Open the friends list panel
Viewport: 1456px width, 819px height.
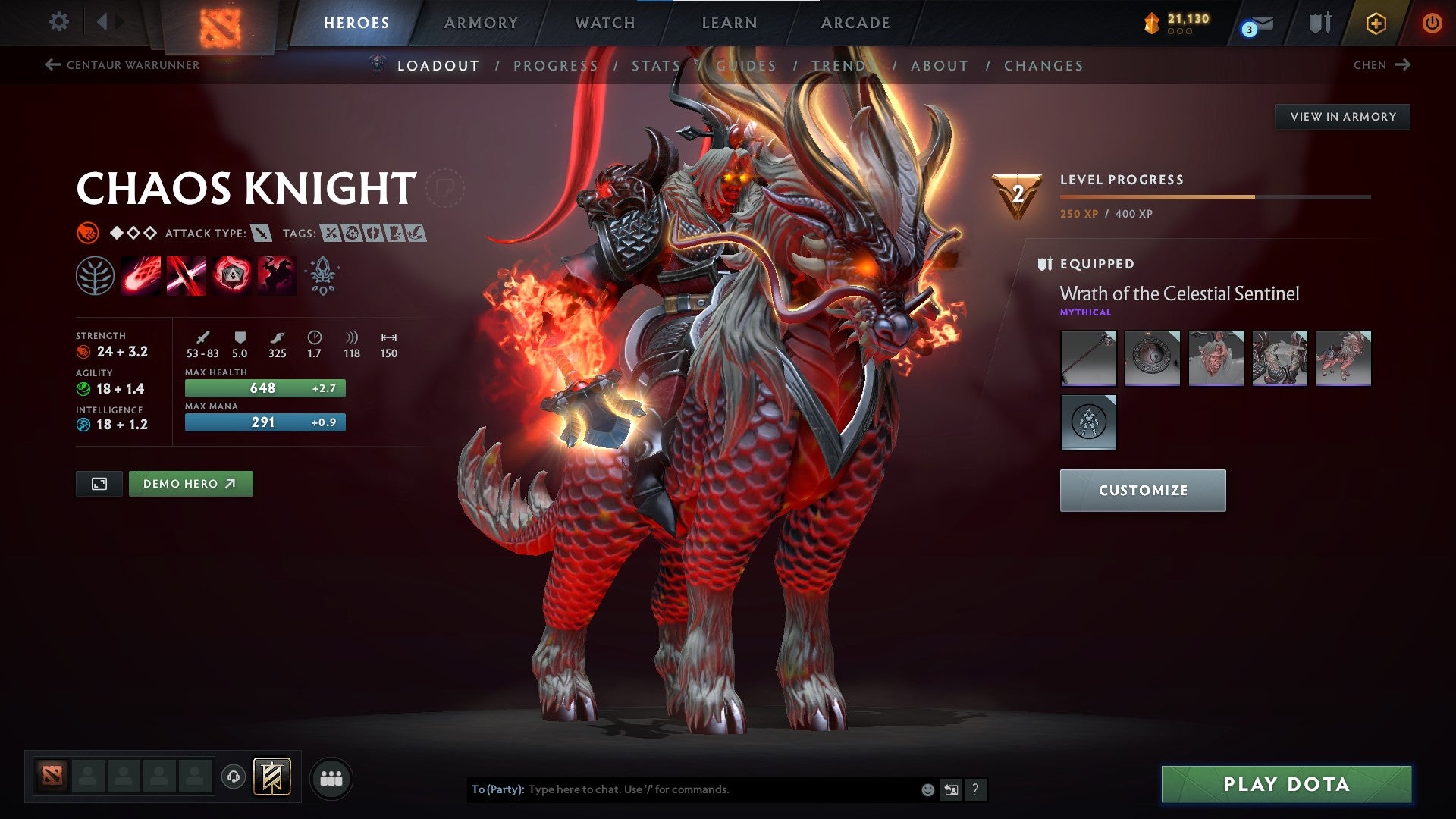pos(330,777)
